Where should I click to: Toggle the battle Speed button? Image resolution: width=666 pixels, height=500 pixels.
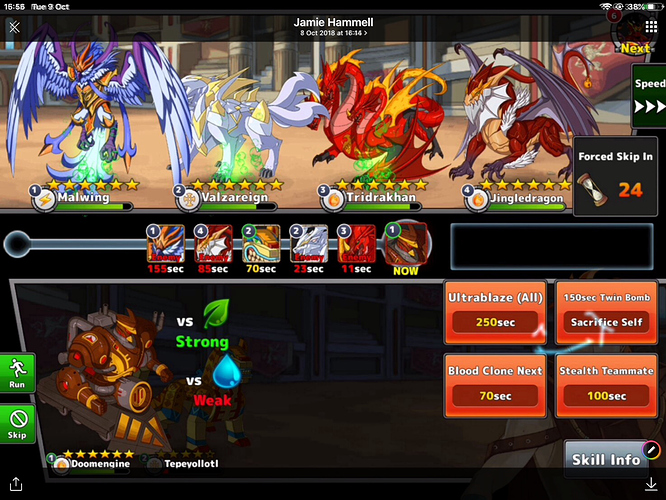click(649, 96)
